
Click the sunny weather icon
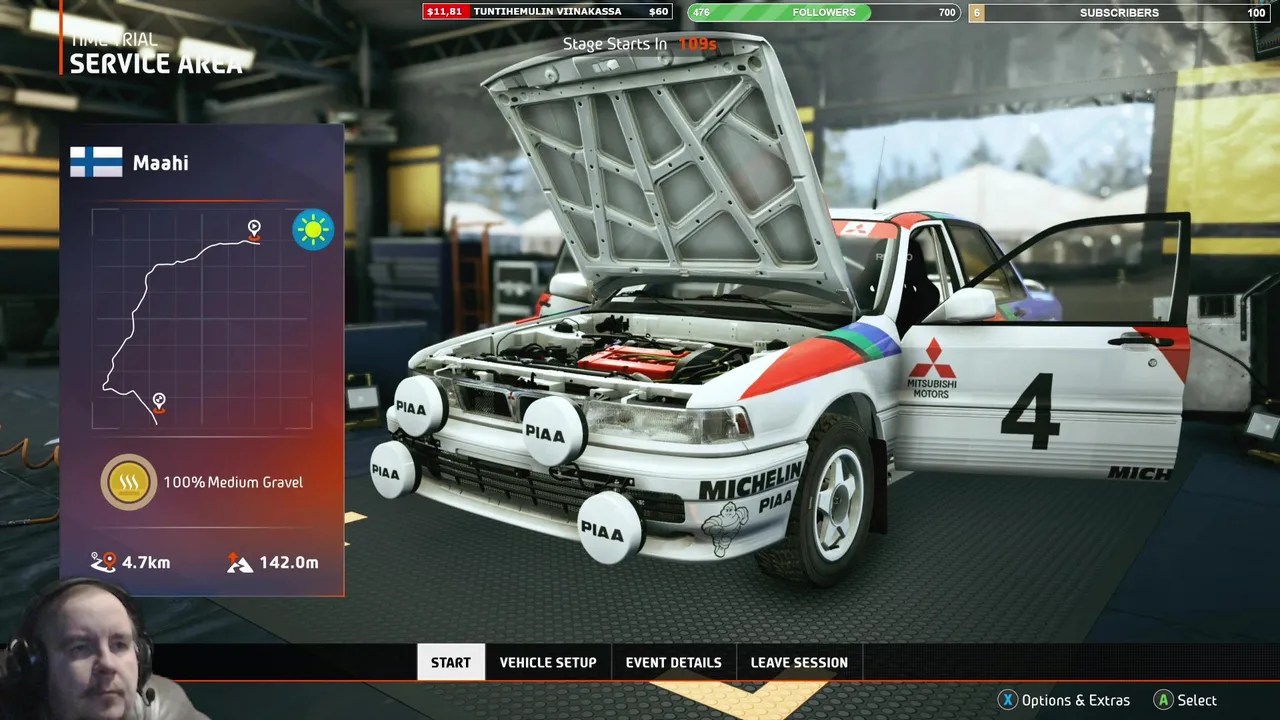pos(313,230)
